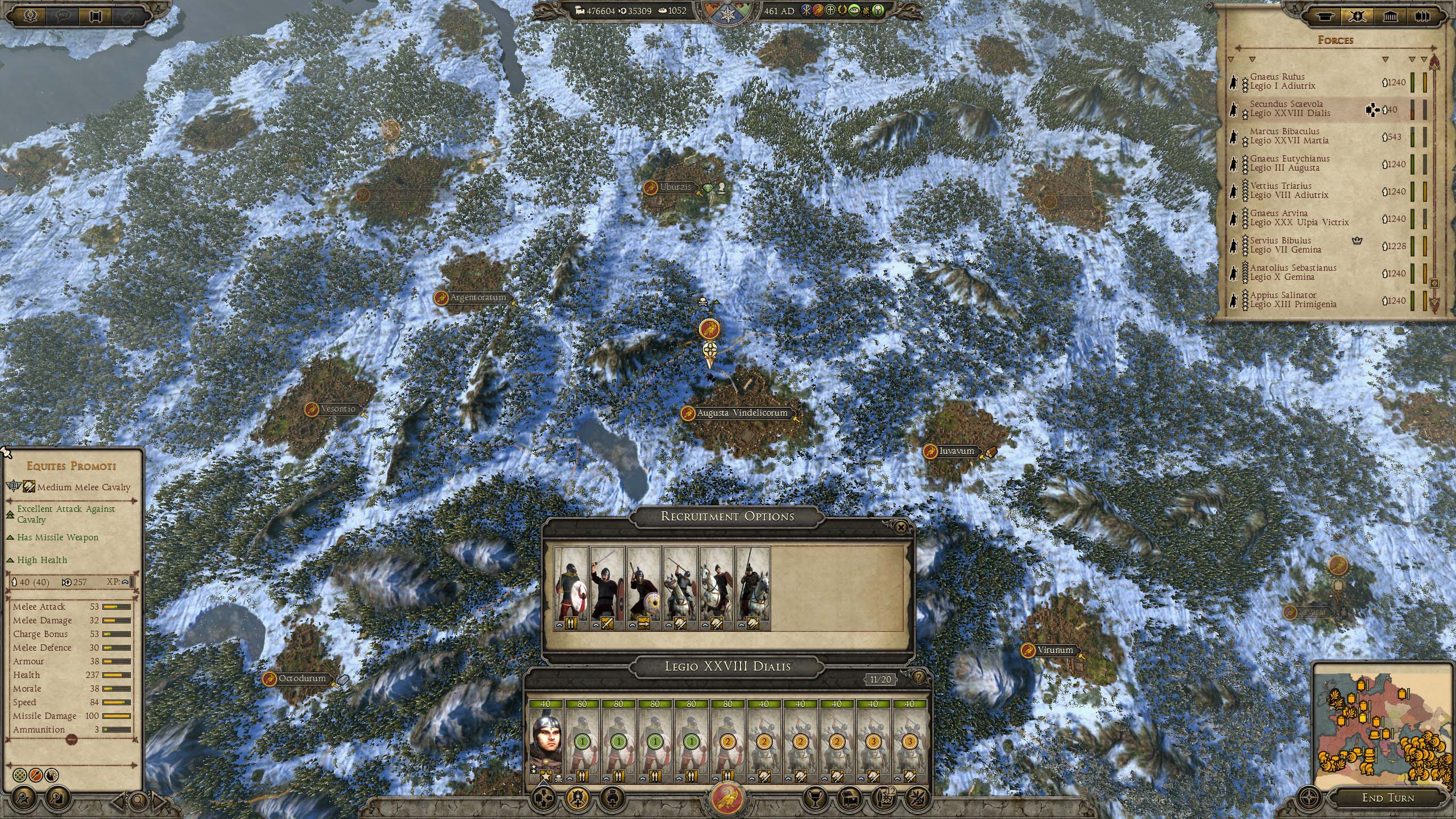Click the End Turn button
Viewport: 1456px width, 819px height.
point(1388,797)
